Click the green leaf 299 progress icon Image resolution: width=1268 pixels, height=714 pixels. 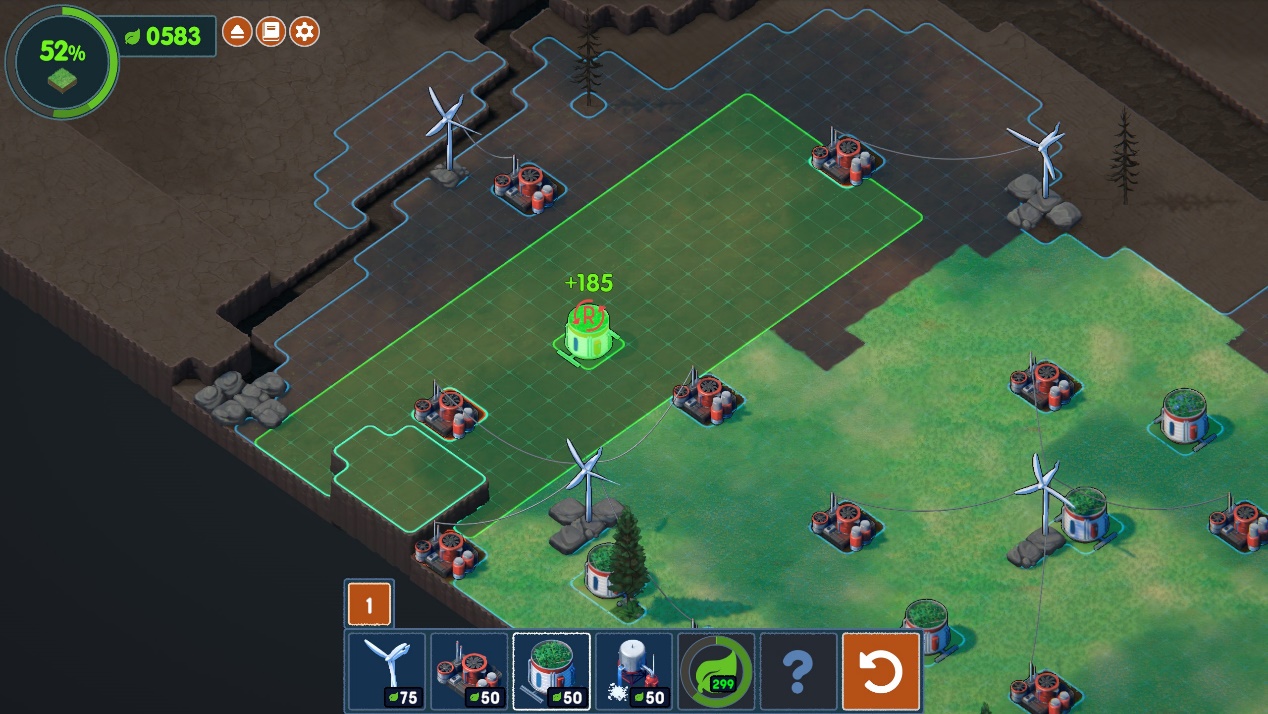click(x=716, y=671)
